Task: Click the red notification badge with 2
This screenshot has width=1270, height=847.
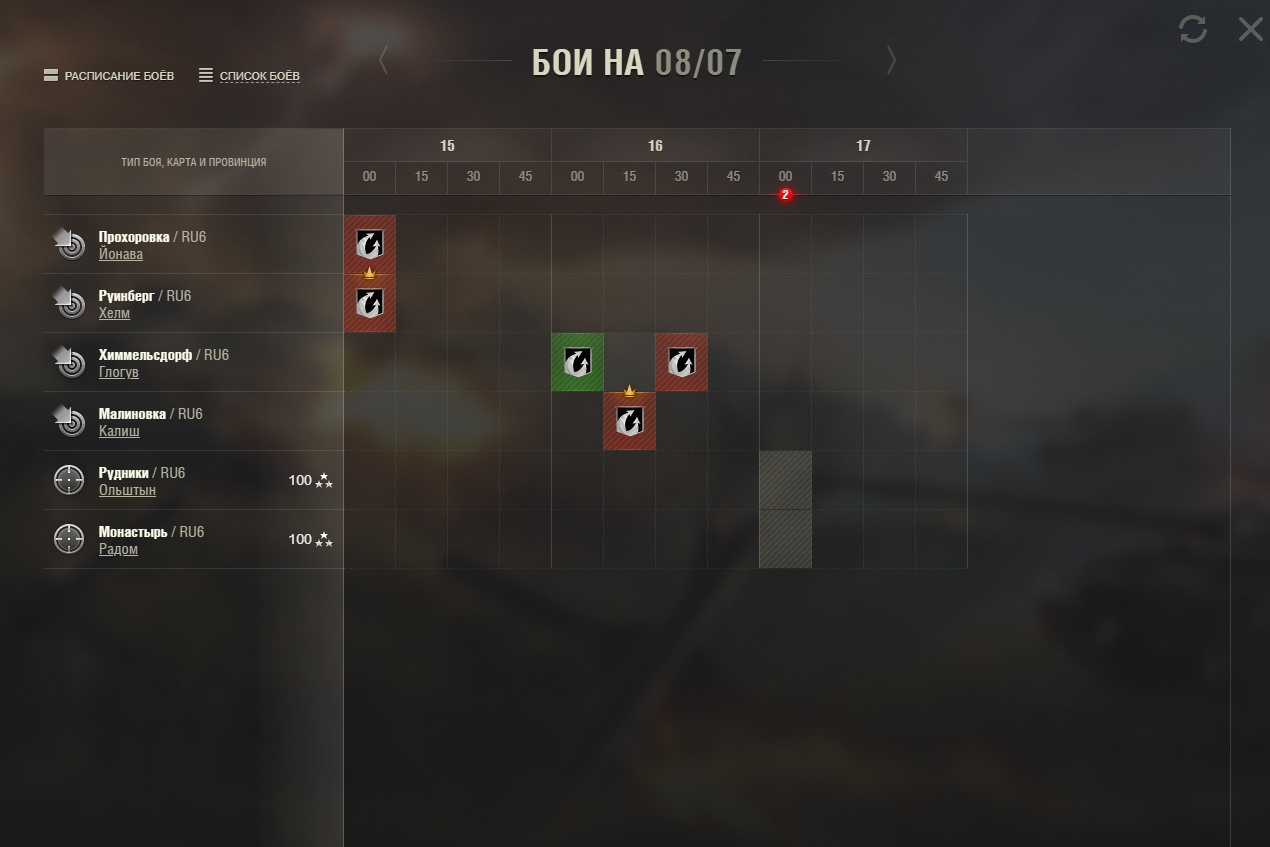Action: pyautogui.click(x=785, y=195)
